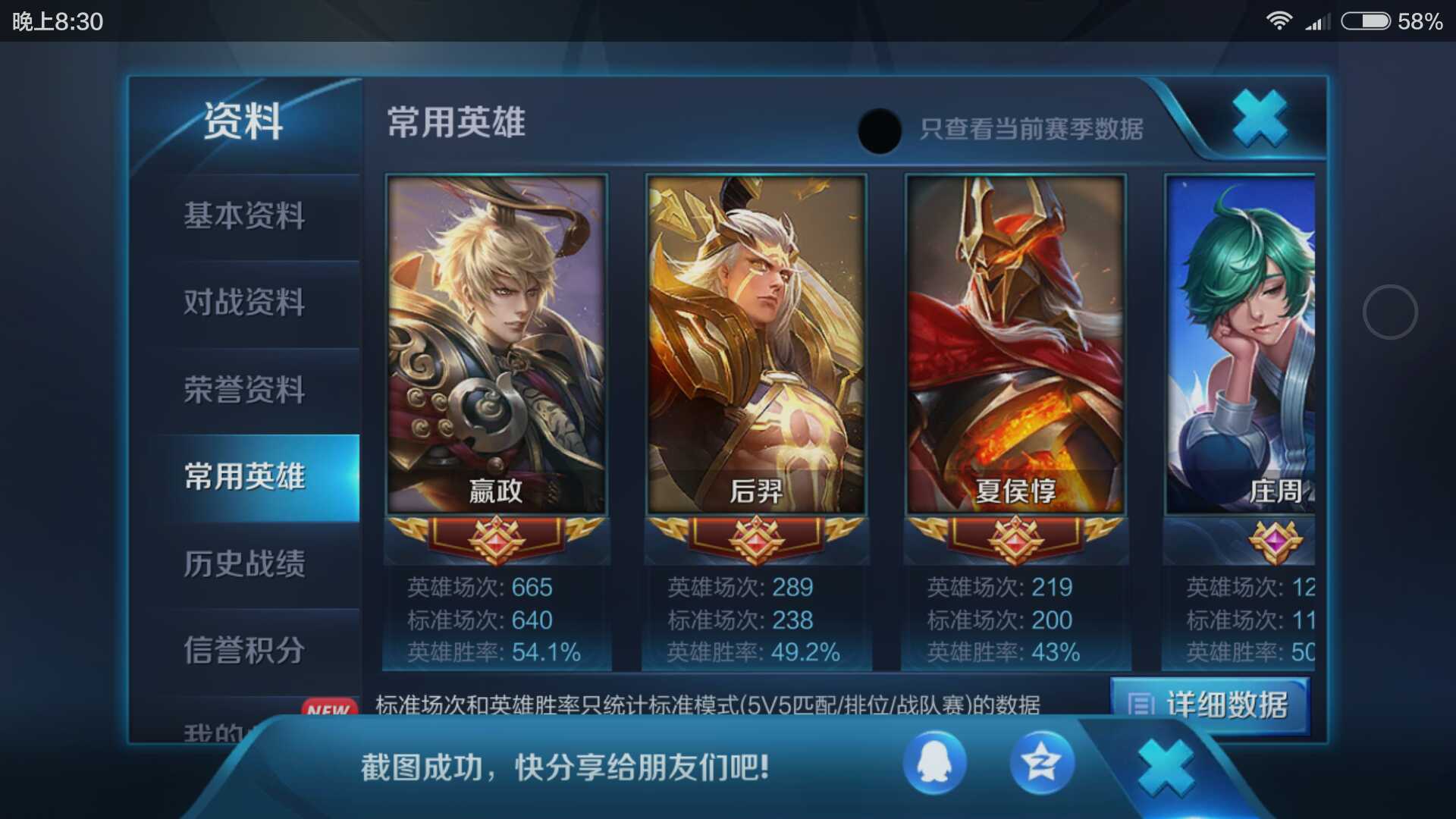This screenshot has width=1456, height=819.
Task: Enable 只查看当前赛季数据 toggle
Action: (878, 129)
